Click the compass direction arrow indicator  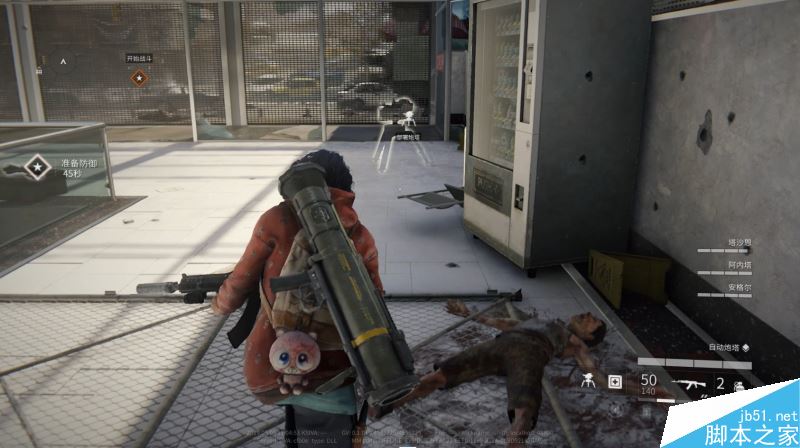click(x=64, y=61)
